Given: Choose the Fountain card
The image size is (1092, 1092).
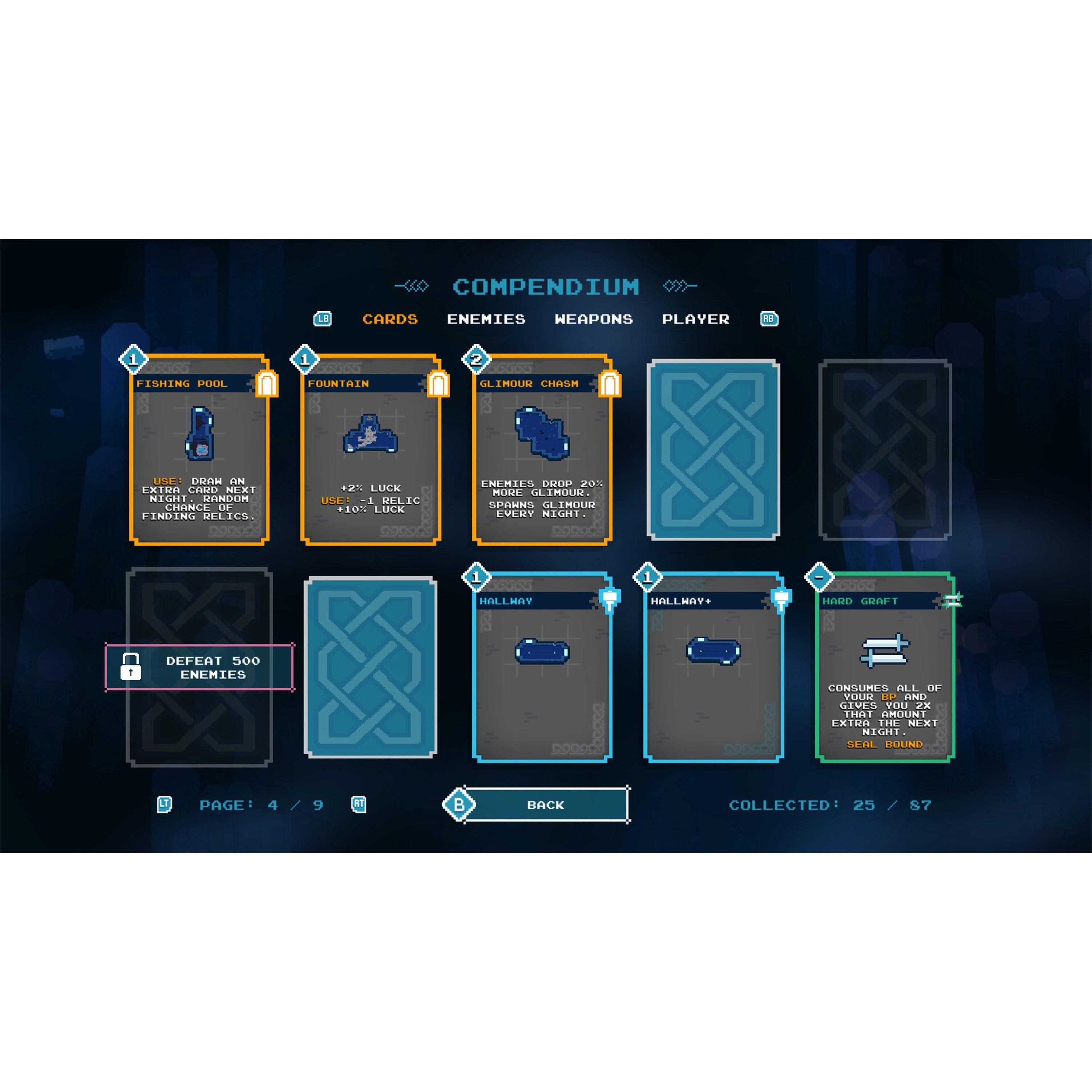Looking at the screenshot, I should click(x=371, y=450).
